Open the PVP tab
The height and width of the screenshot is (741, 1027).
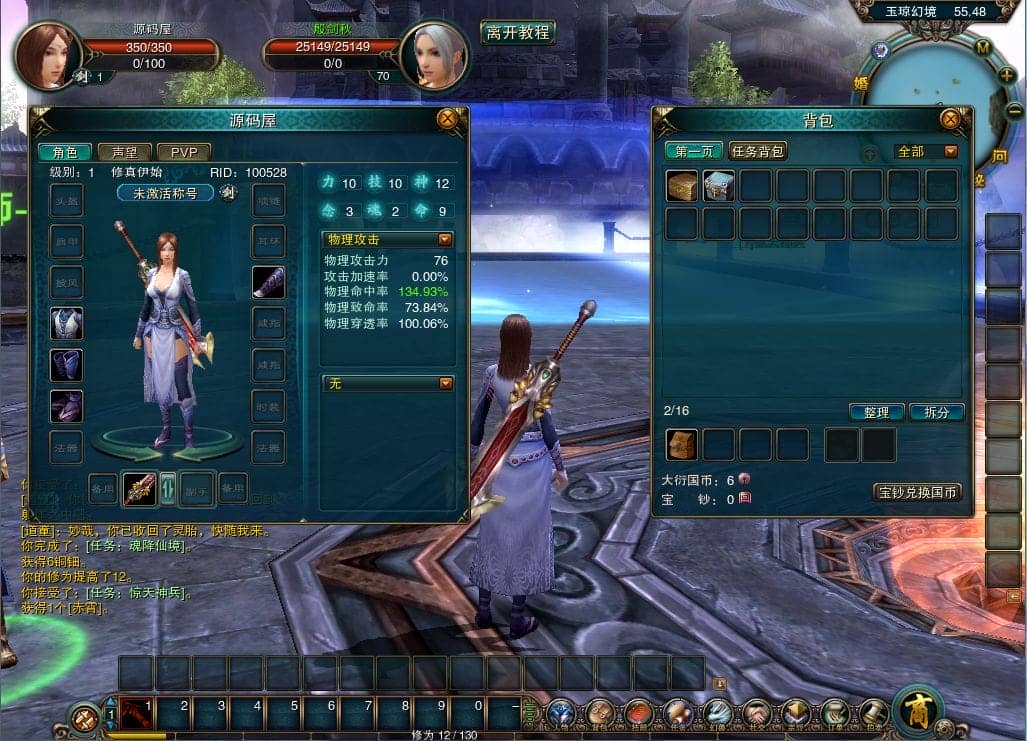(183, 152)
